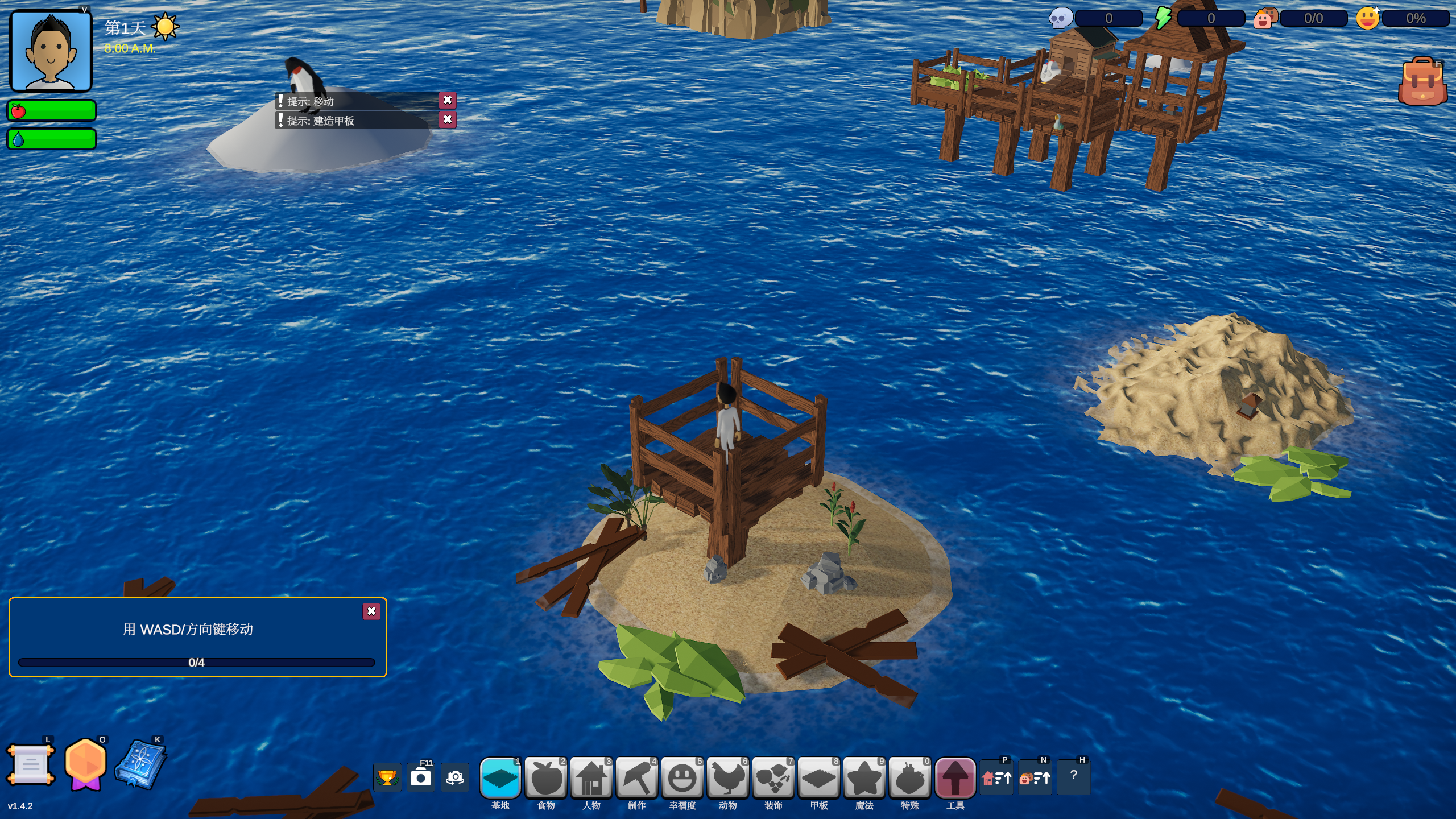Choose the 人物 house category

pyautogui.click(x=591, y=777)
